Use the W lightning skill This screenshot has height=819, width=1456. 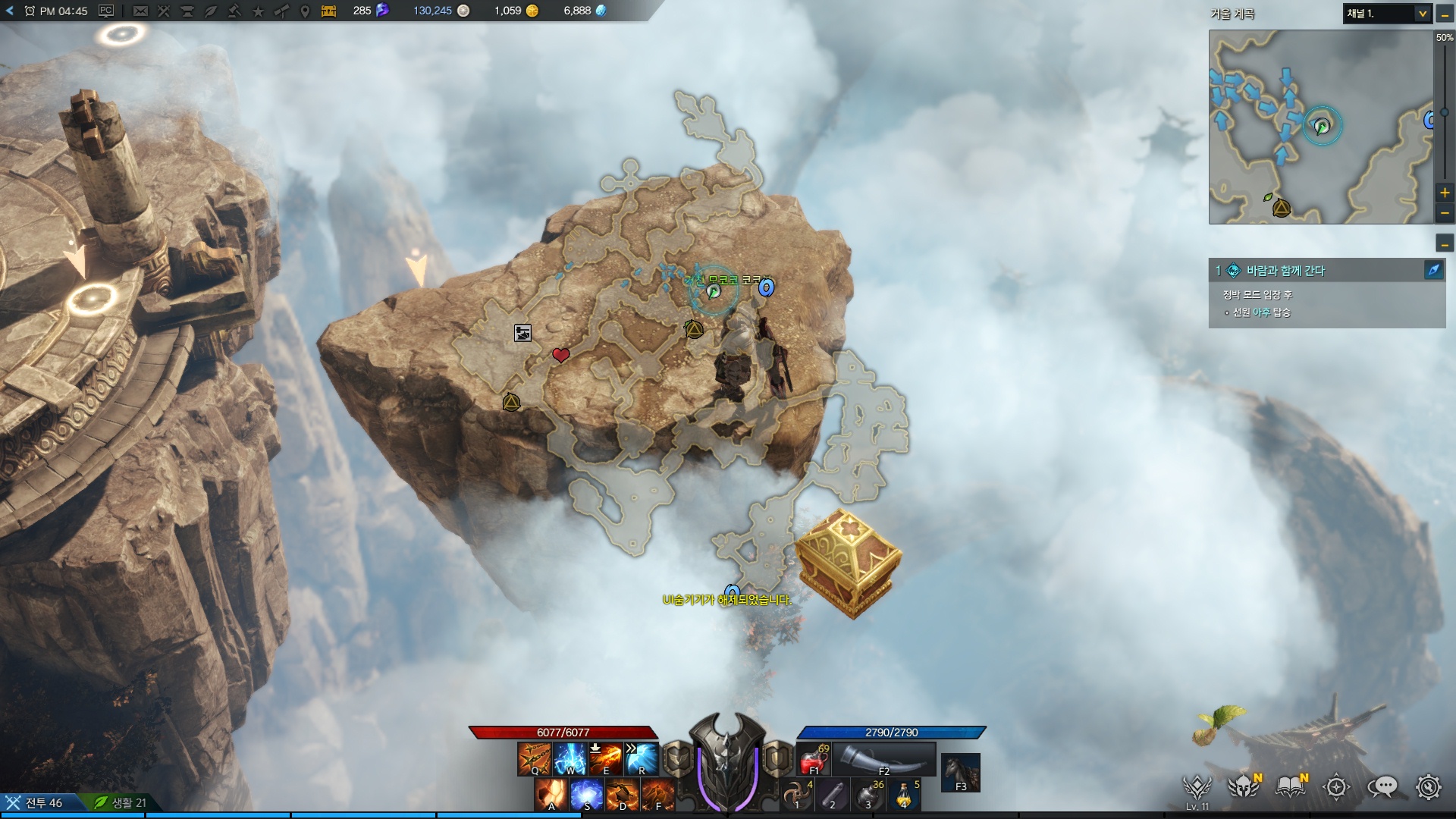570,758
